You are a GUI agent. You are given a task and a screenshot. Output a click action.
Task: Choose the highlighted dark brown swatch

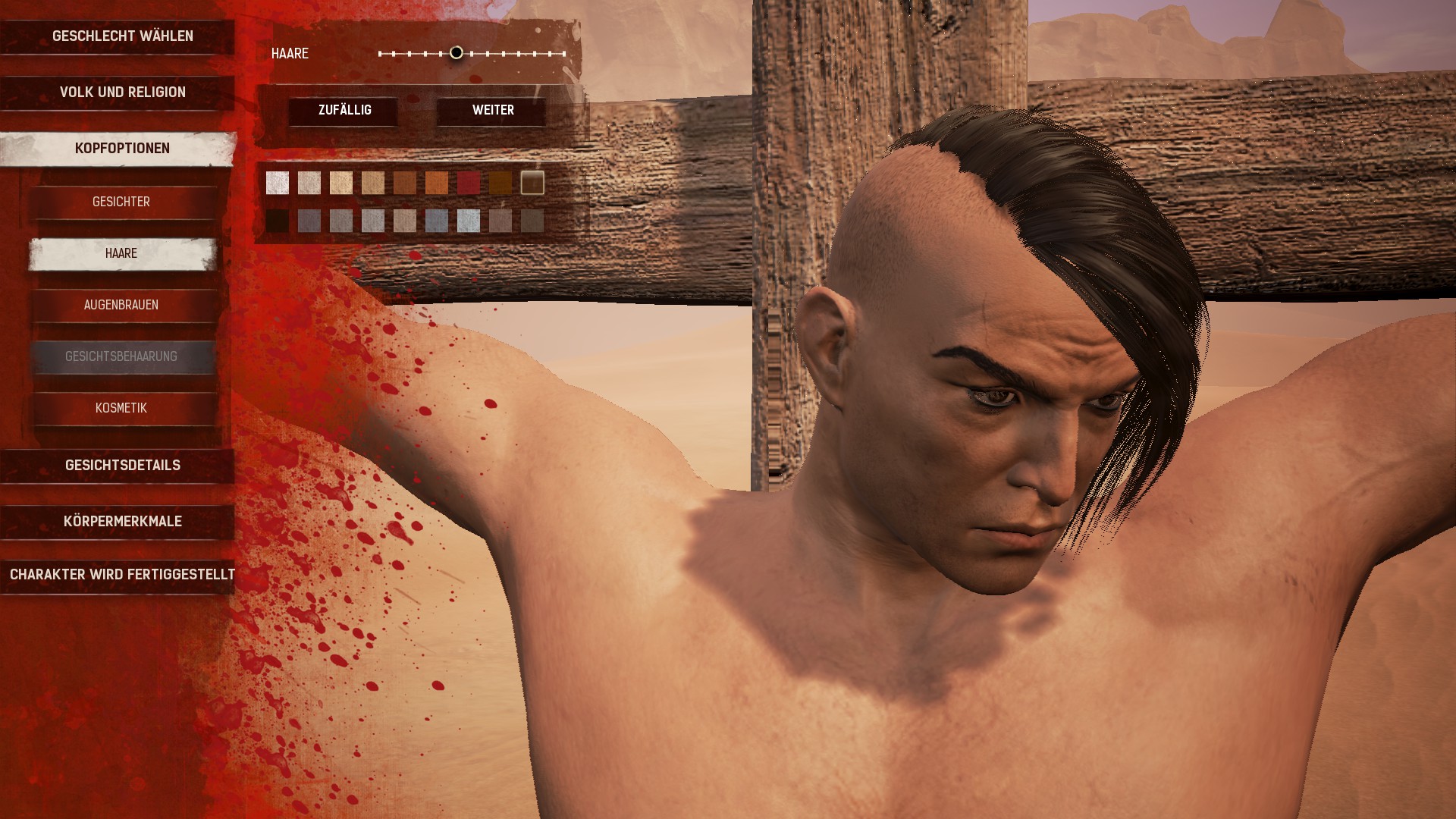532,183
